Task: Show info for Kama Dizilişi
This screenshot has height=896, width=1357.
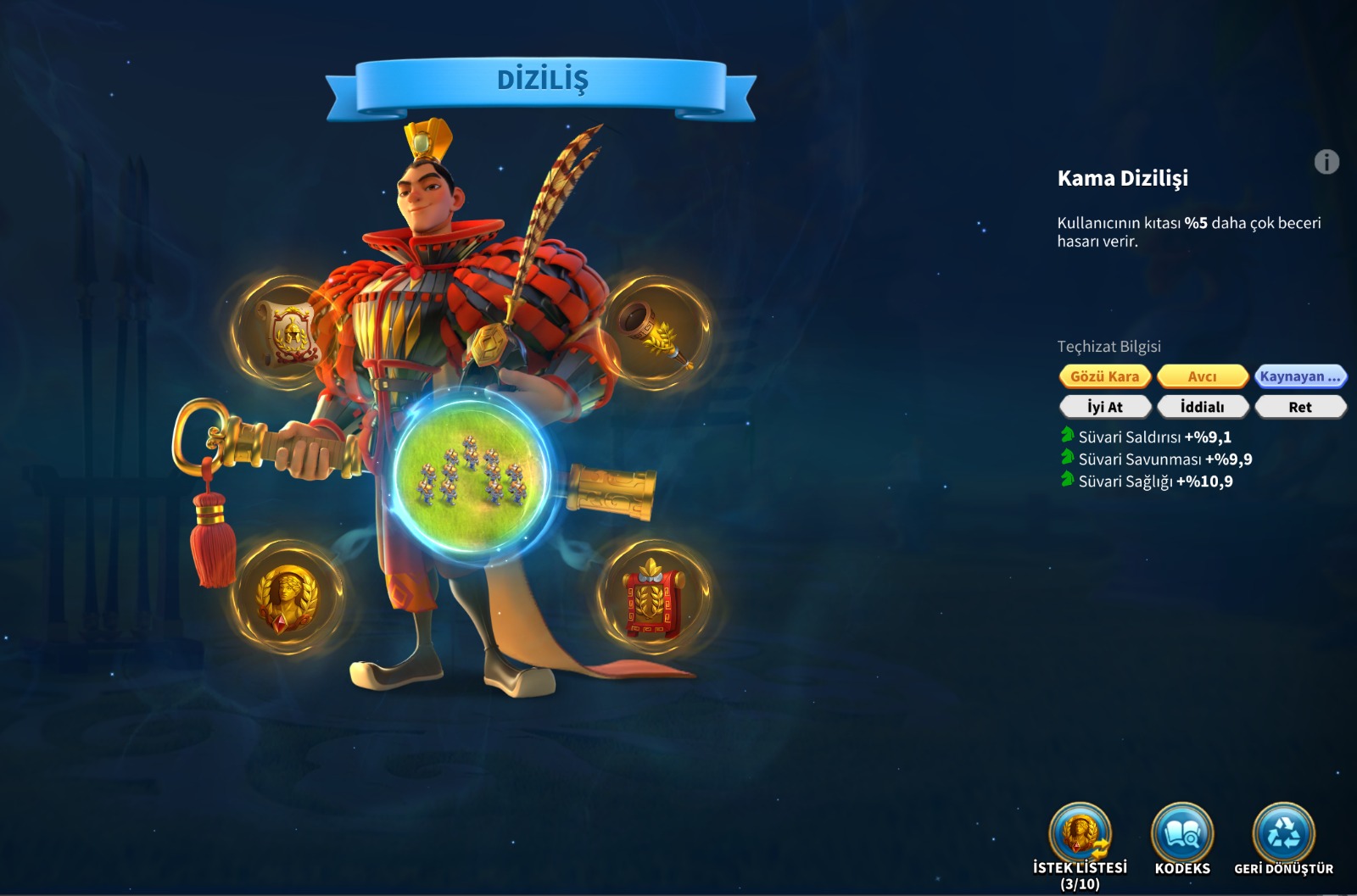Action: click(x=1326, y=162)
